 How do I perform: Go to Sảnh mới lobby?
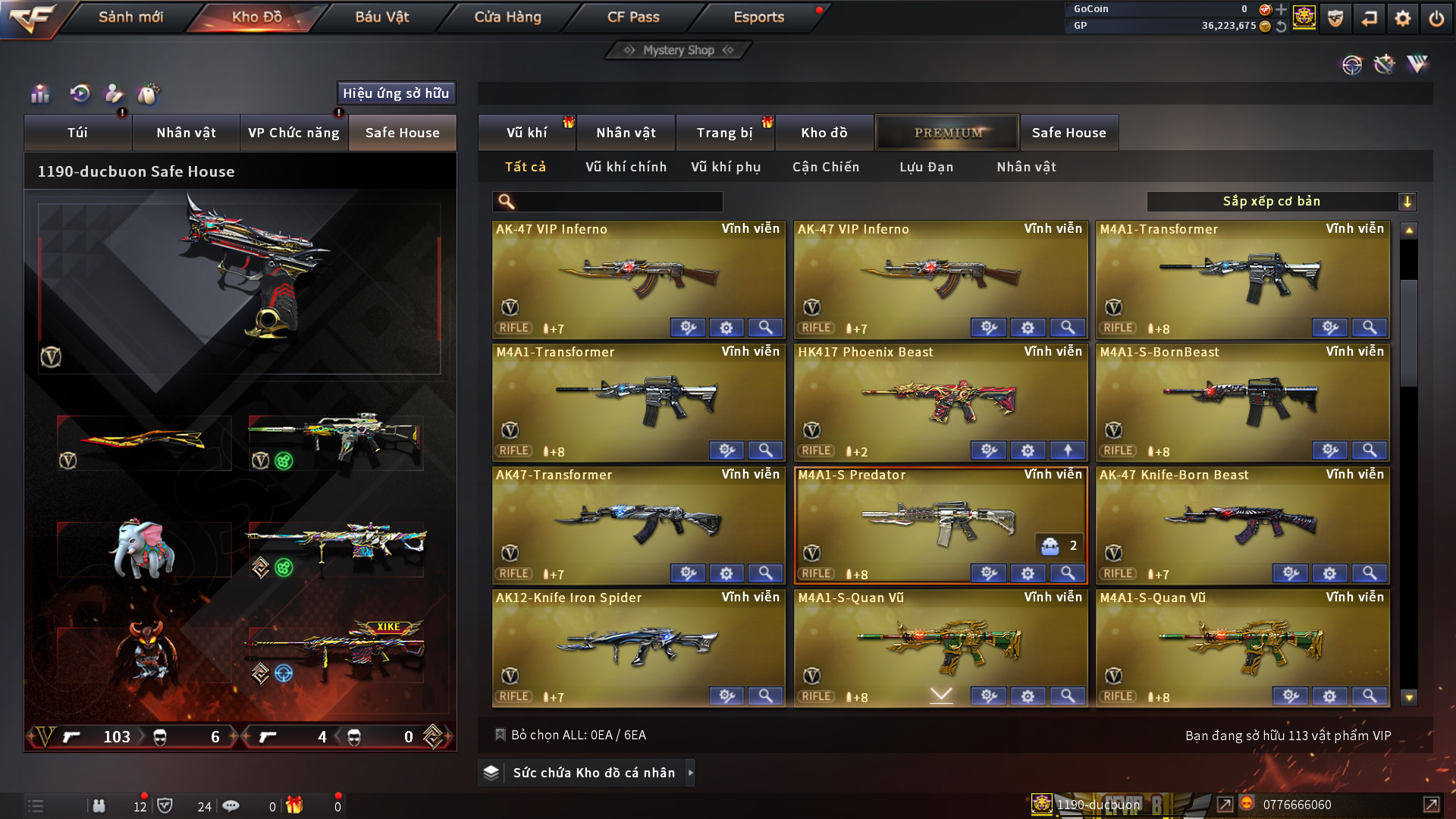130,17
